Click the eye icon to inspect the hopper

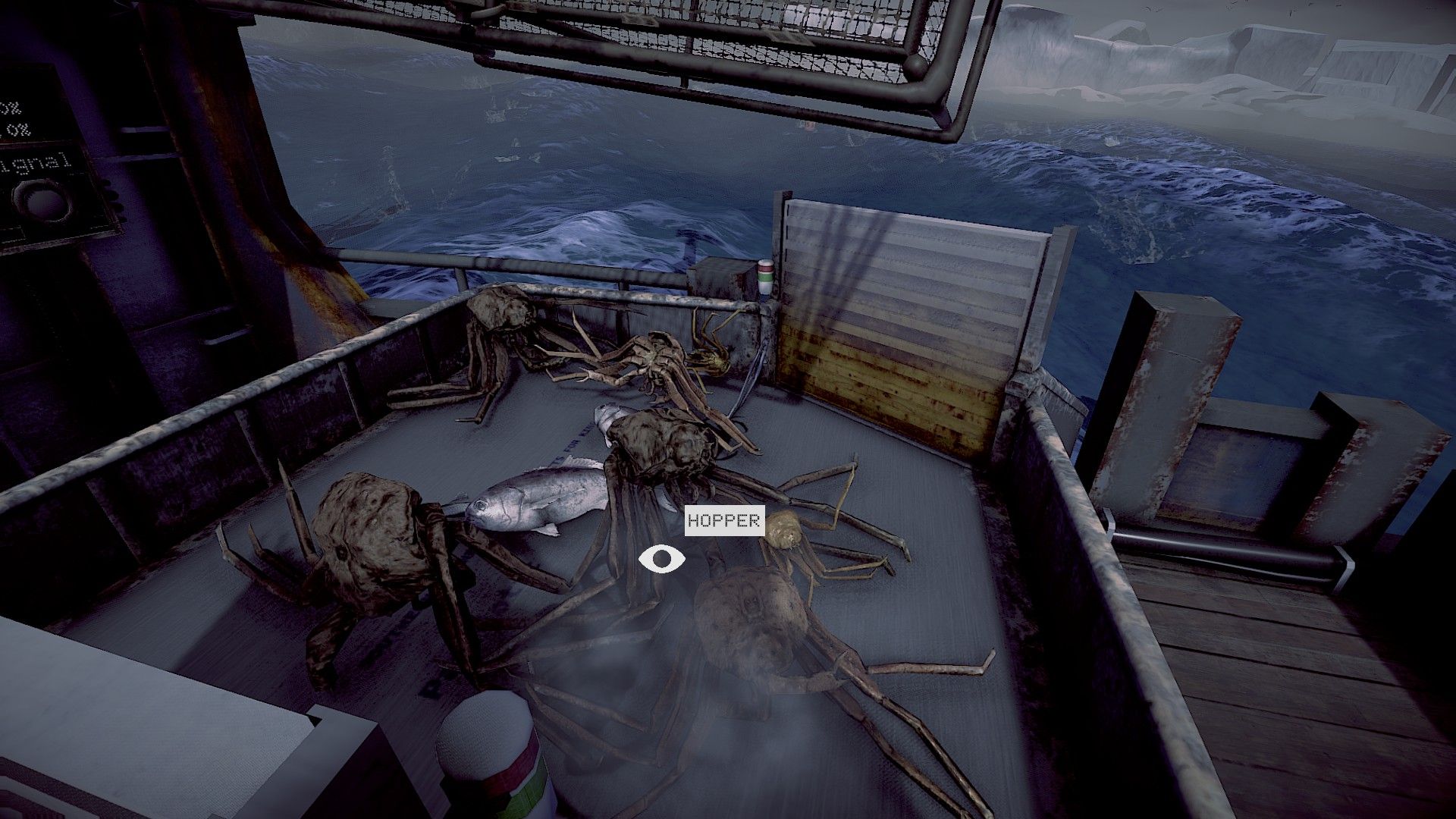[661, 560]
